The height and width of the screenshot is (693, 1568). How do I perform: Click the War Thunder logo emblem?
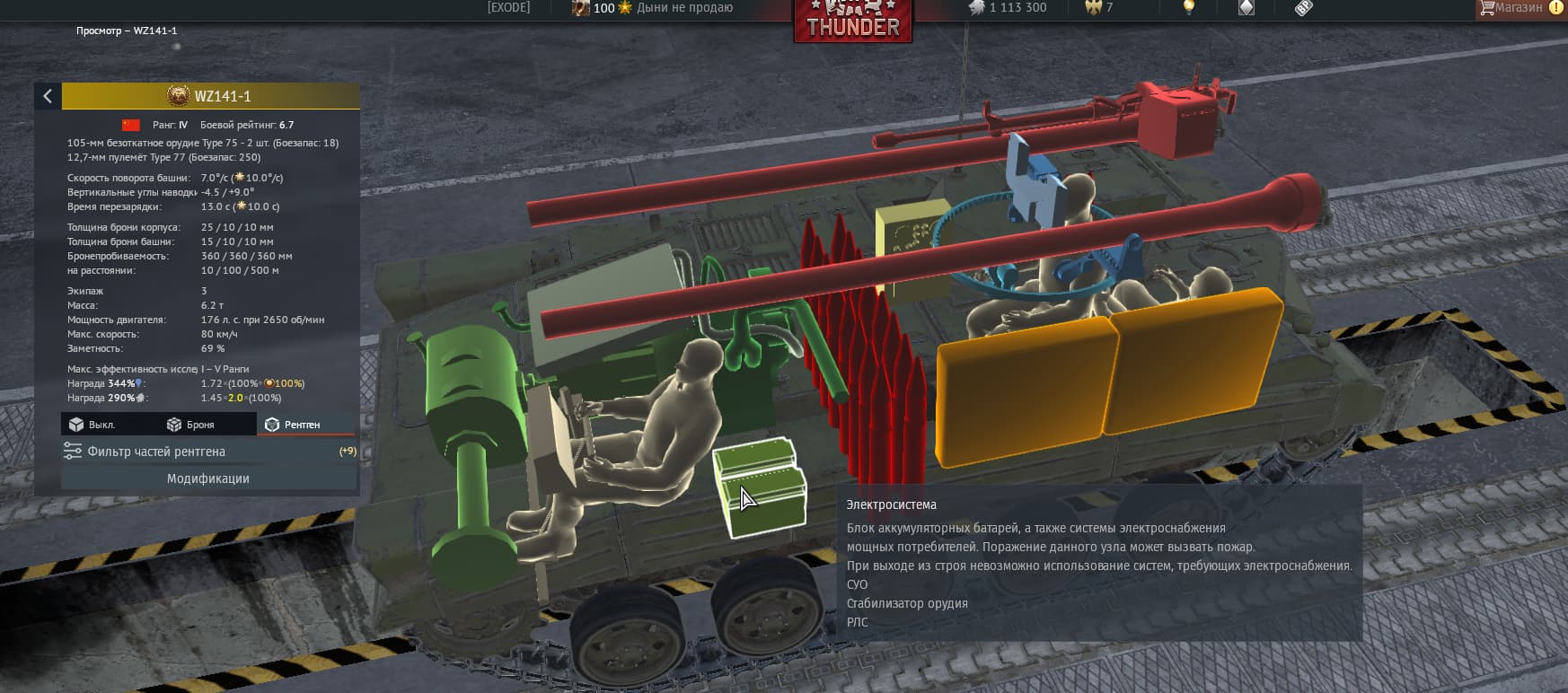coord(852,20)
